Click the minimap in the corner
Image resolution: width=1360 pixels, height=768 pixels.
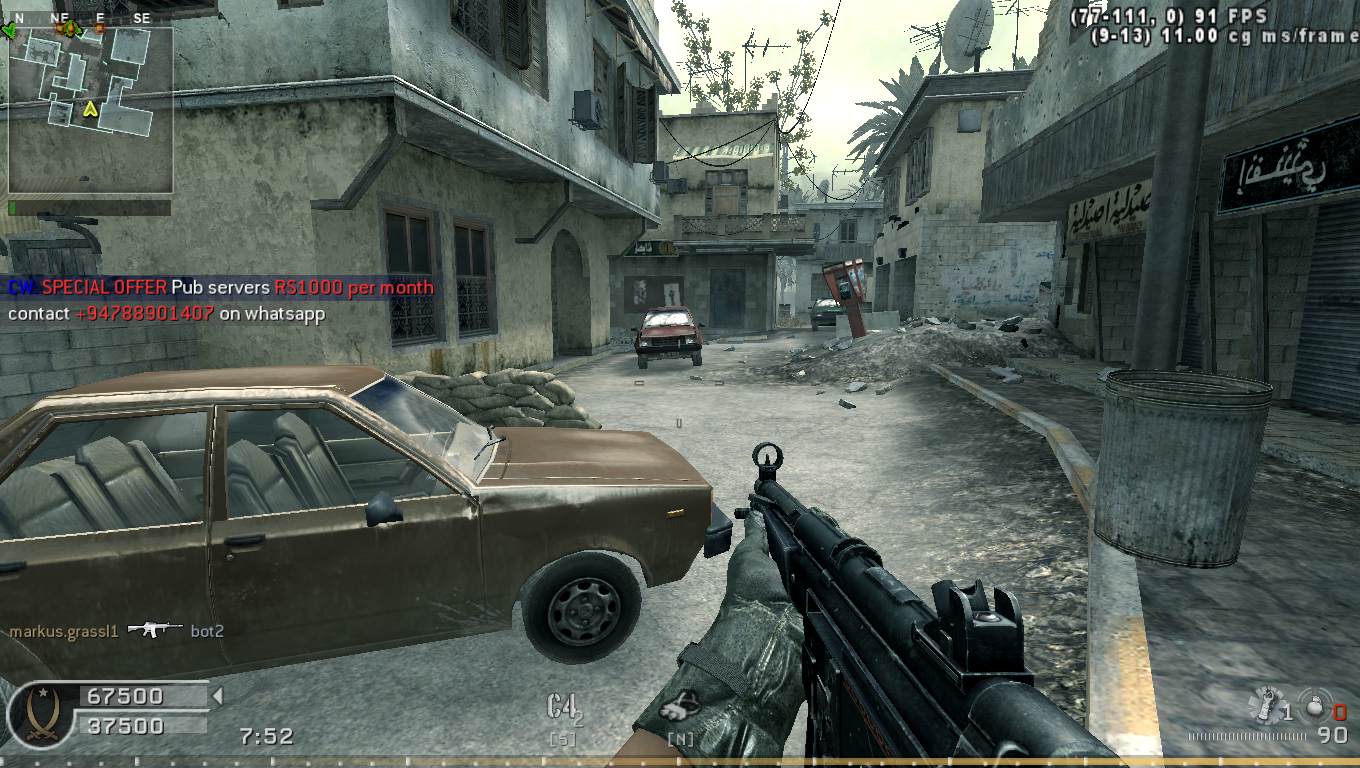pyautogui.click(x=90, y=110)
